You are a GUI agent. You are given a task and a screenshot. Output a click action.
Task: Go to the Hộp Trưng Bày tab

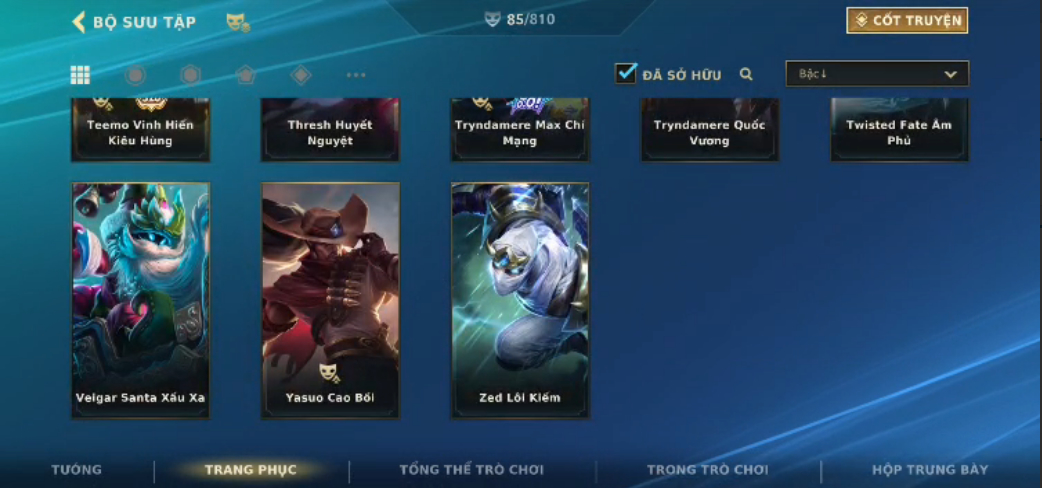[x=929, y=470]
